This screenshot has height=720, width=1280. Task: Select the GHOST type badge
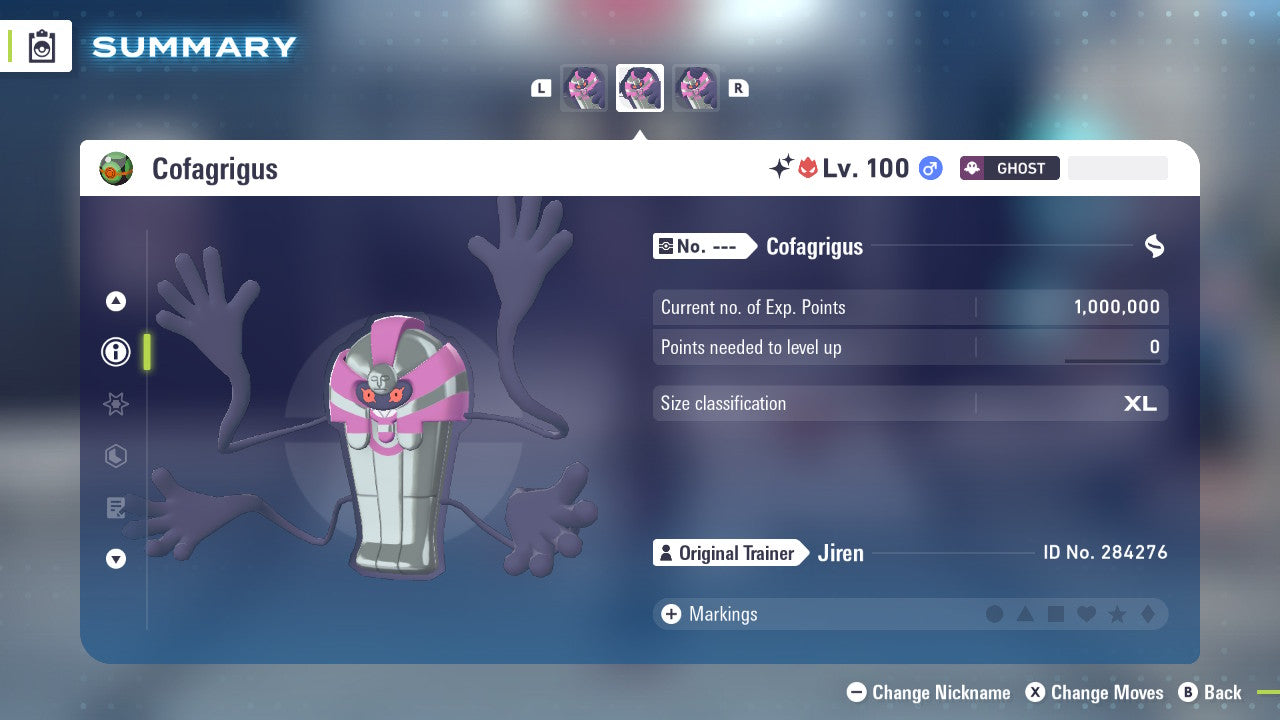[1009, 168]
